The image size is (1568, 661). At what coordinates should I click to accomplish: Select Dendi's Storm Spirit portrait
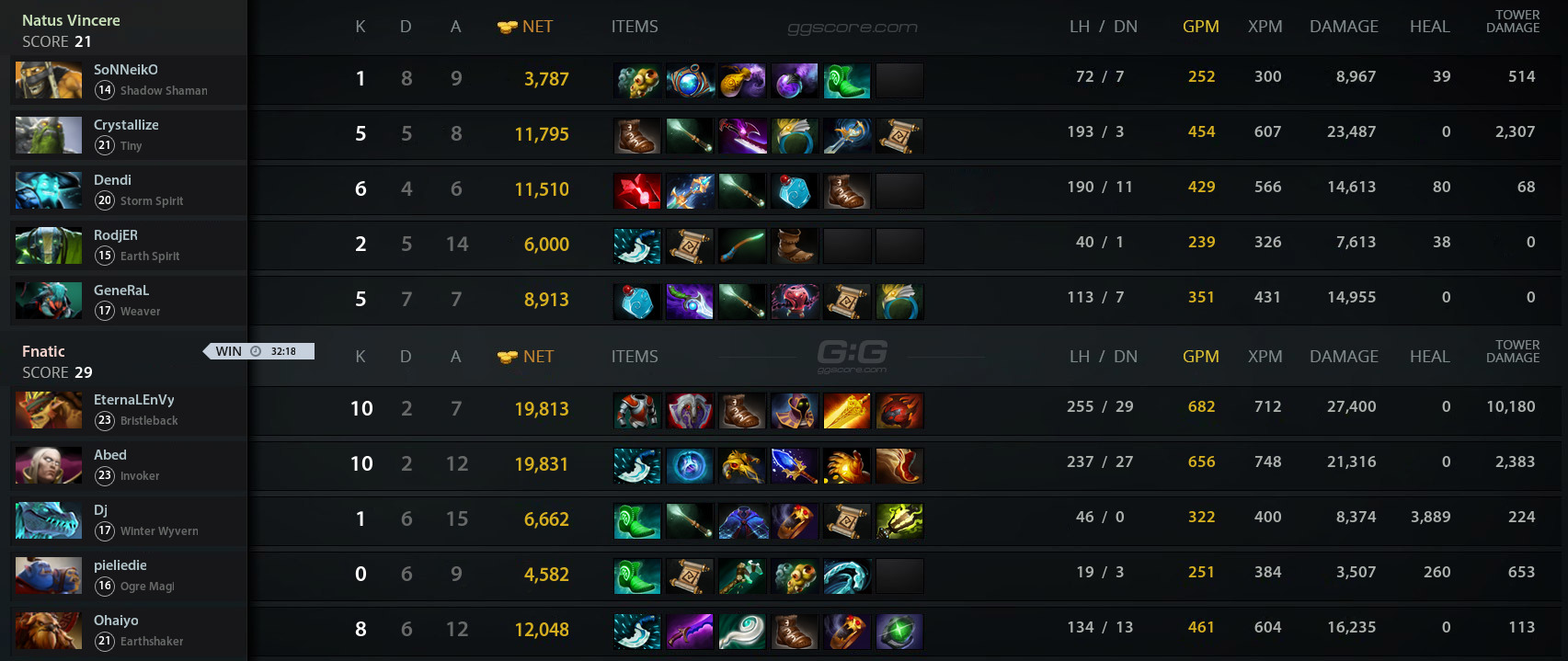pos(49,190)
